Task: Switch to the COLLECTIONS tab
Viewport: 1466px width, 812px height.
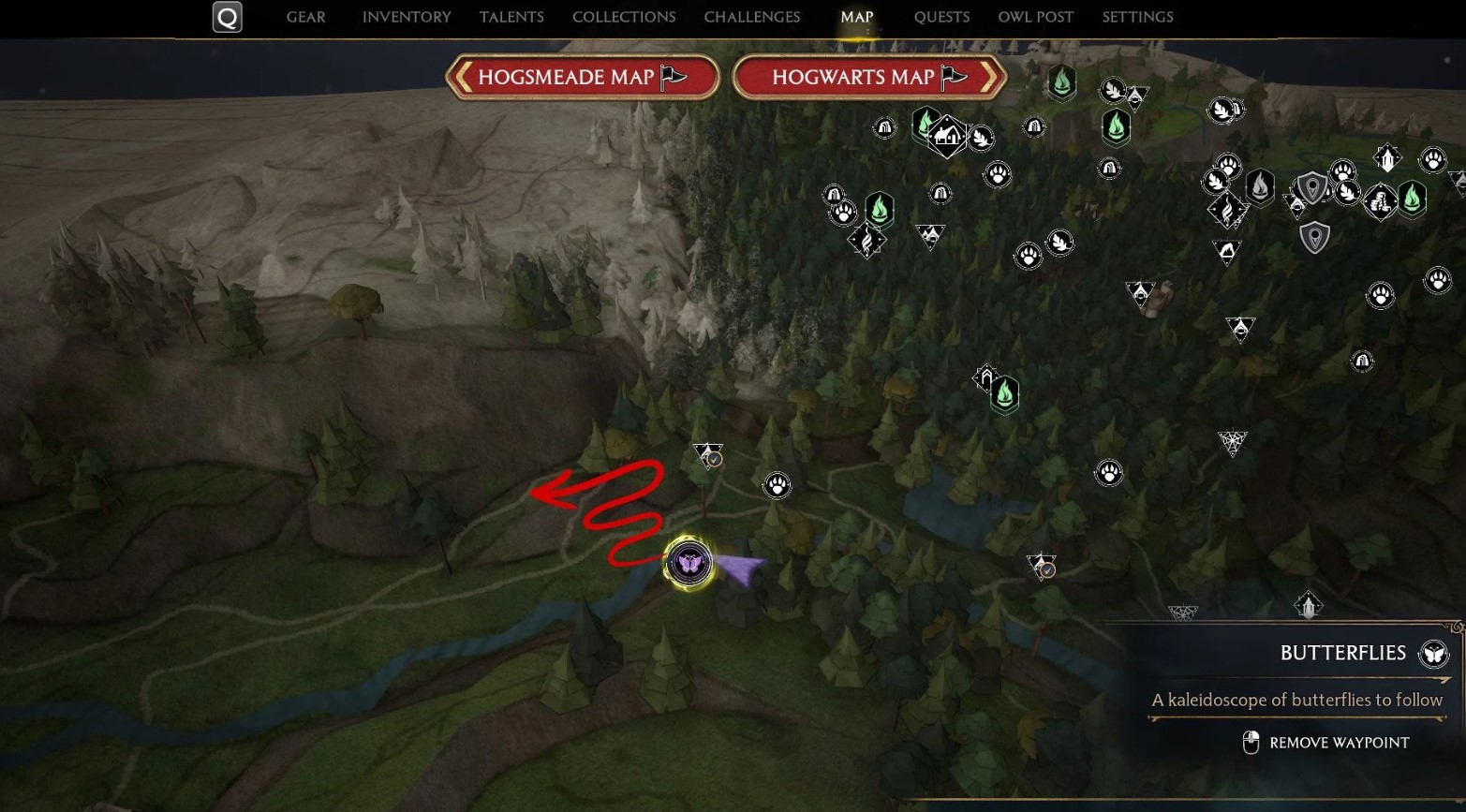Action: click(624, 17)
